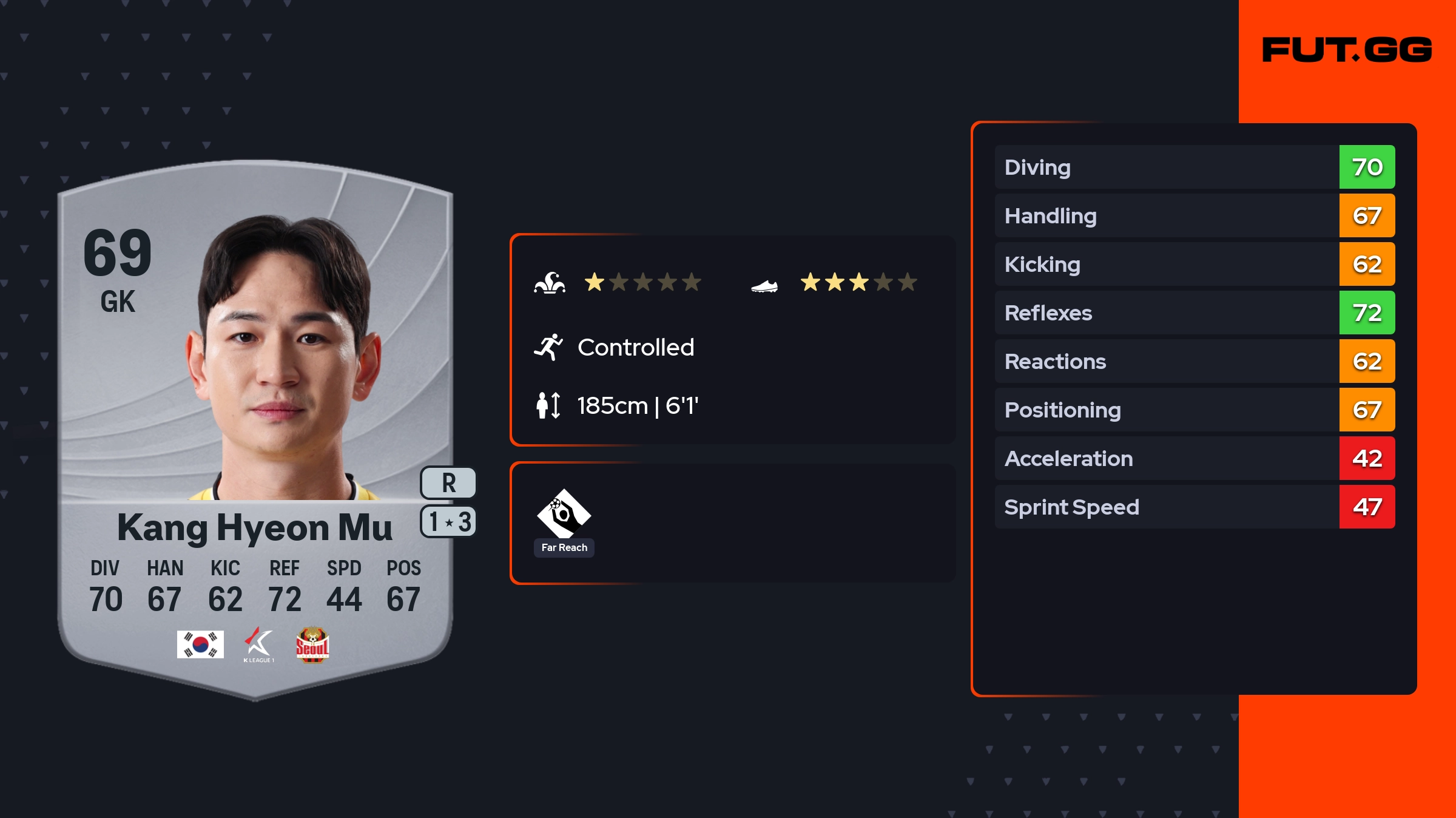Click the R preferred foot badge
Viewport: 1456px width, 818px height.
(x=448, y=483)
